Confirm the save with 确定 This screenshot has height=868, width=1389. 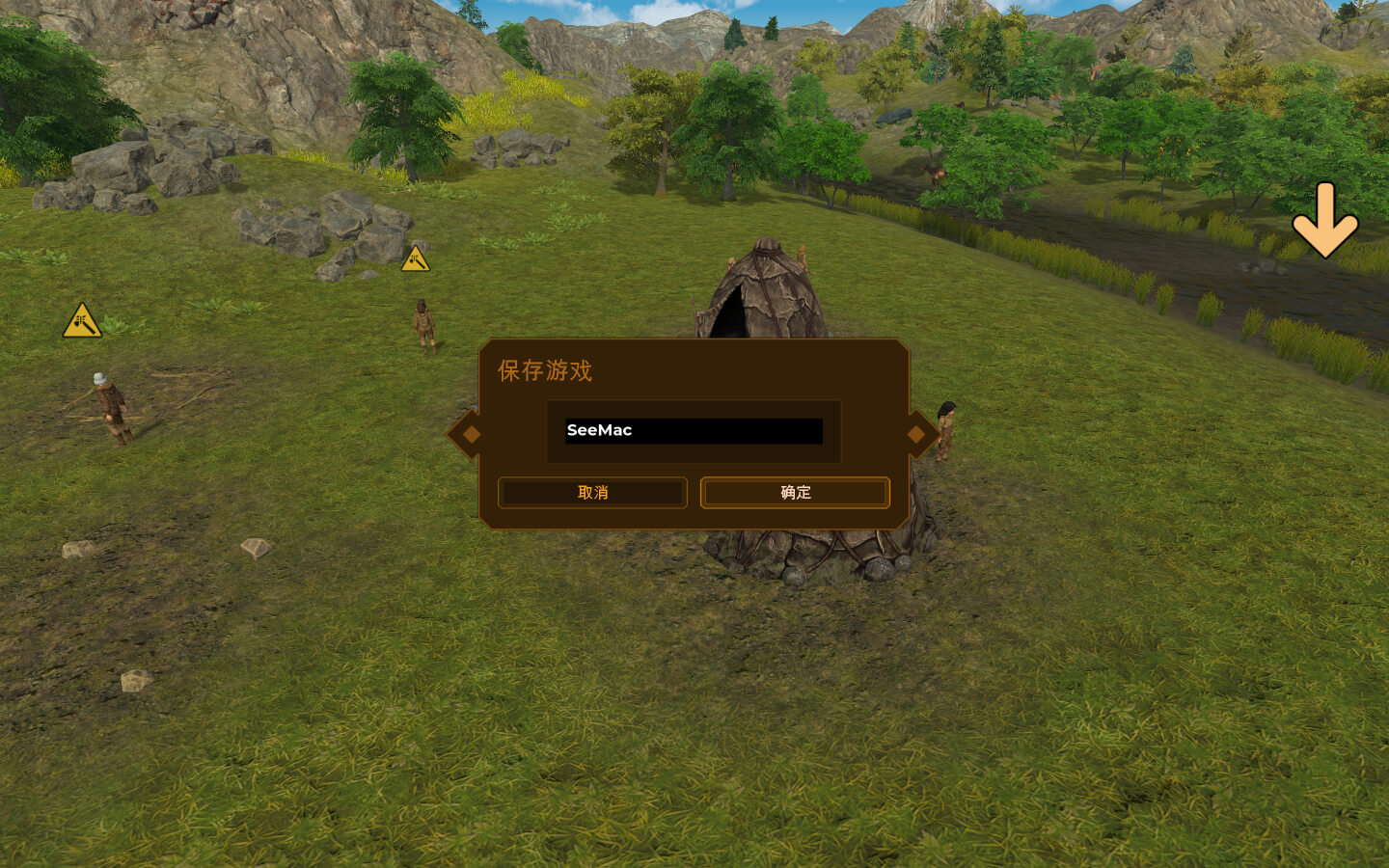(x=795, y=492)
